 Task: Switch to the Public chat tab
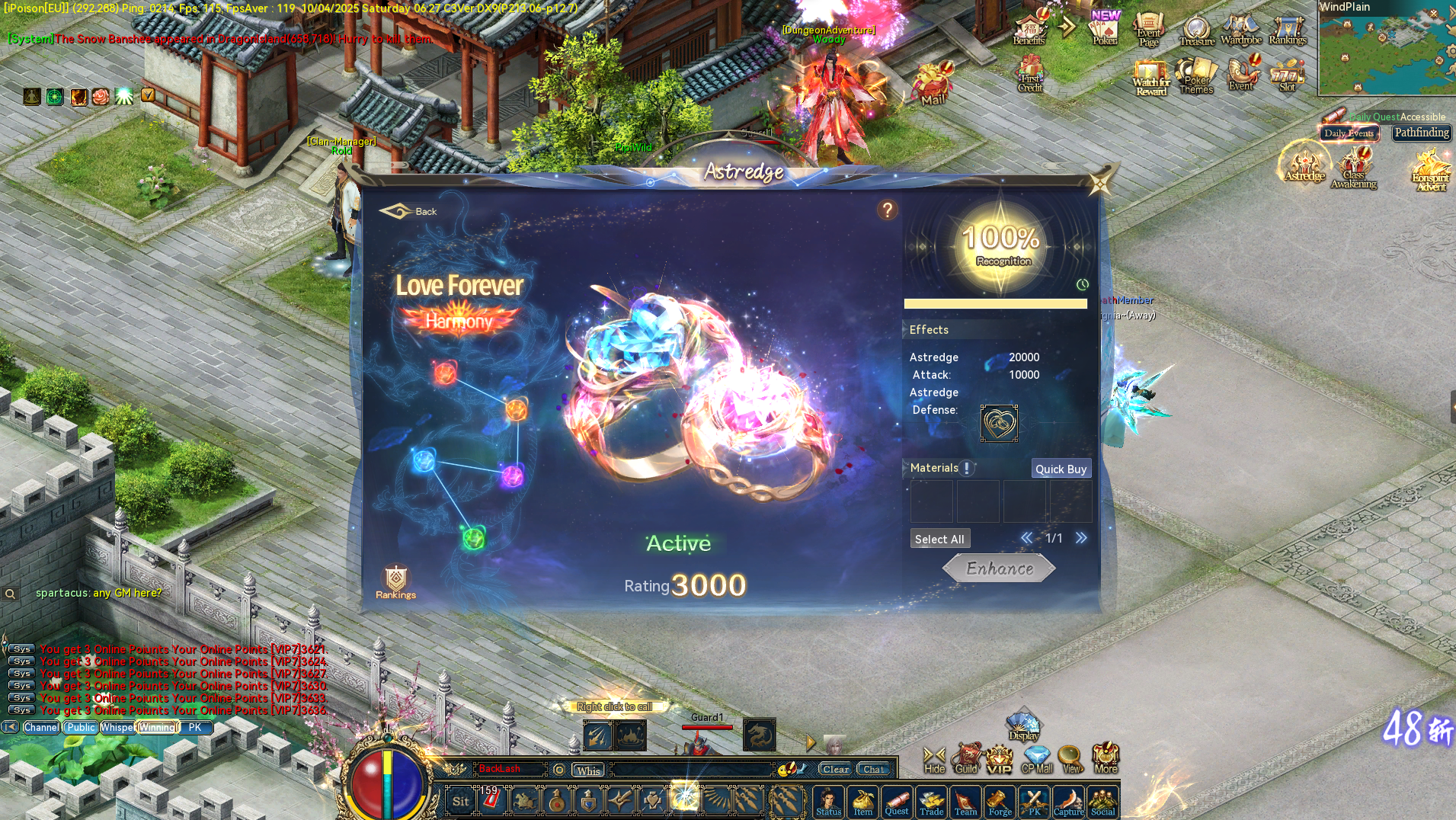(x=80, y=727)
